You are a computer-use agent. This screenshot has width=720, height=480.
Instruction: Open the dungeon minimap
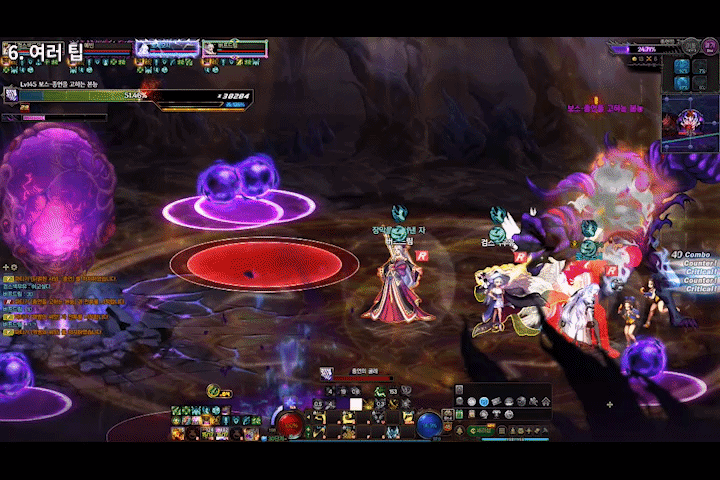pyautogui.click(x=690, y=120)
